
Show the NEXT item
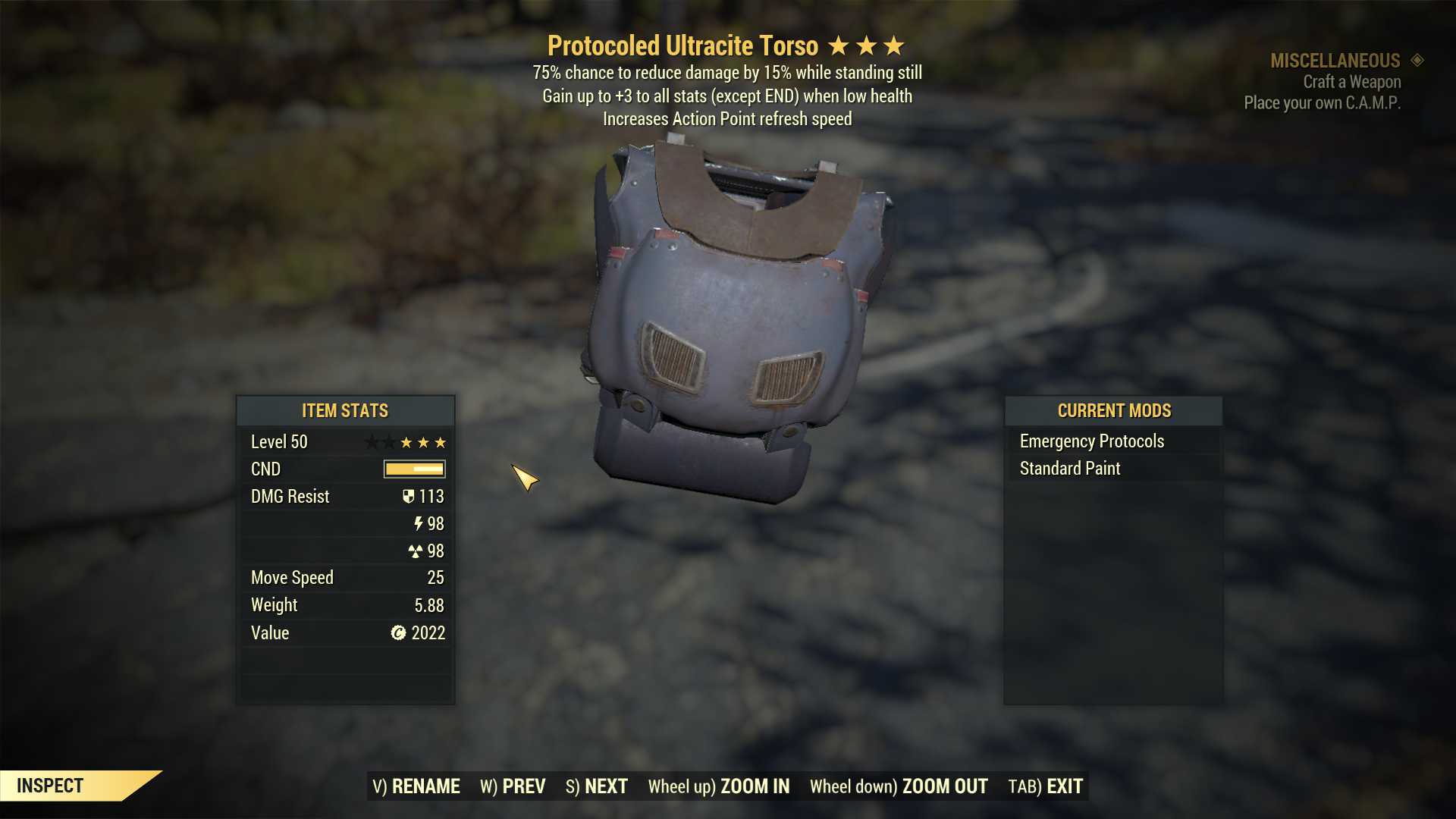click(x=597, y=786)
